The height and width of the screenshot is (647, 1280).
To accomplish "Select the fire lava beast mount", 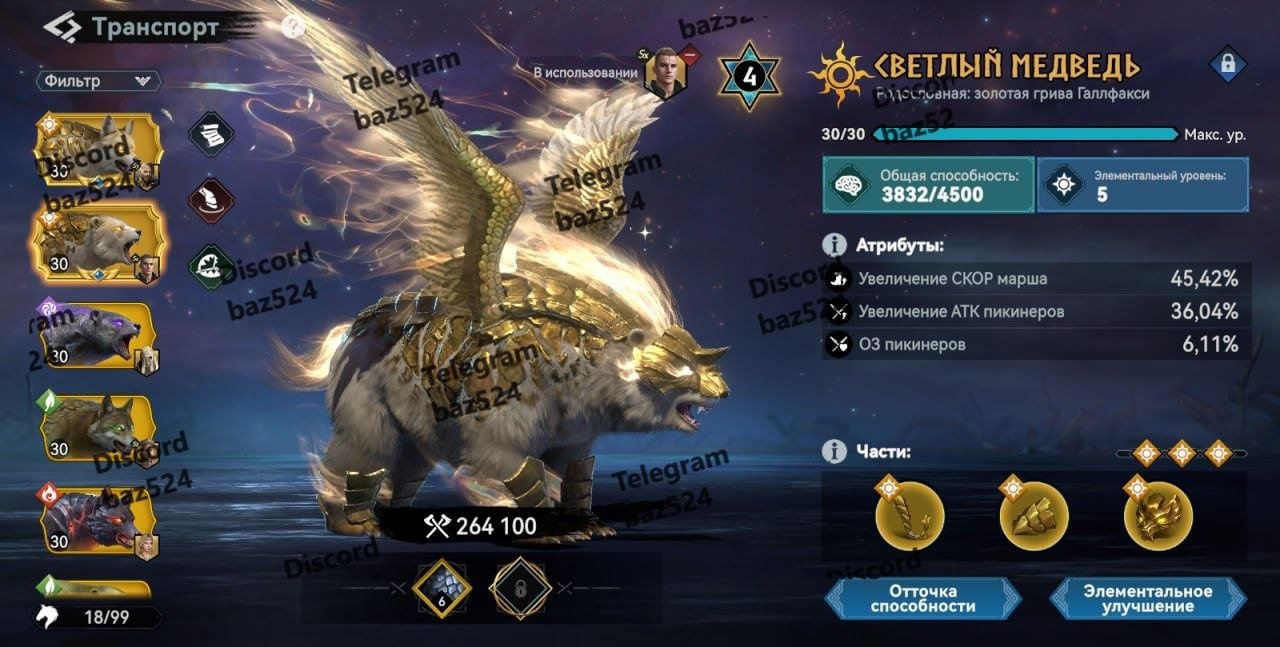I will pyautogui.click(x=97, y=520).
